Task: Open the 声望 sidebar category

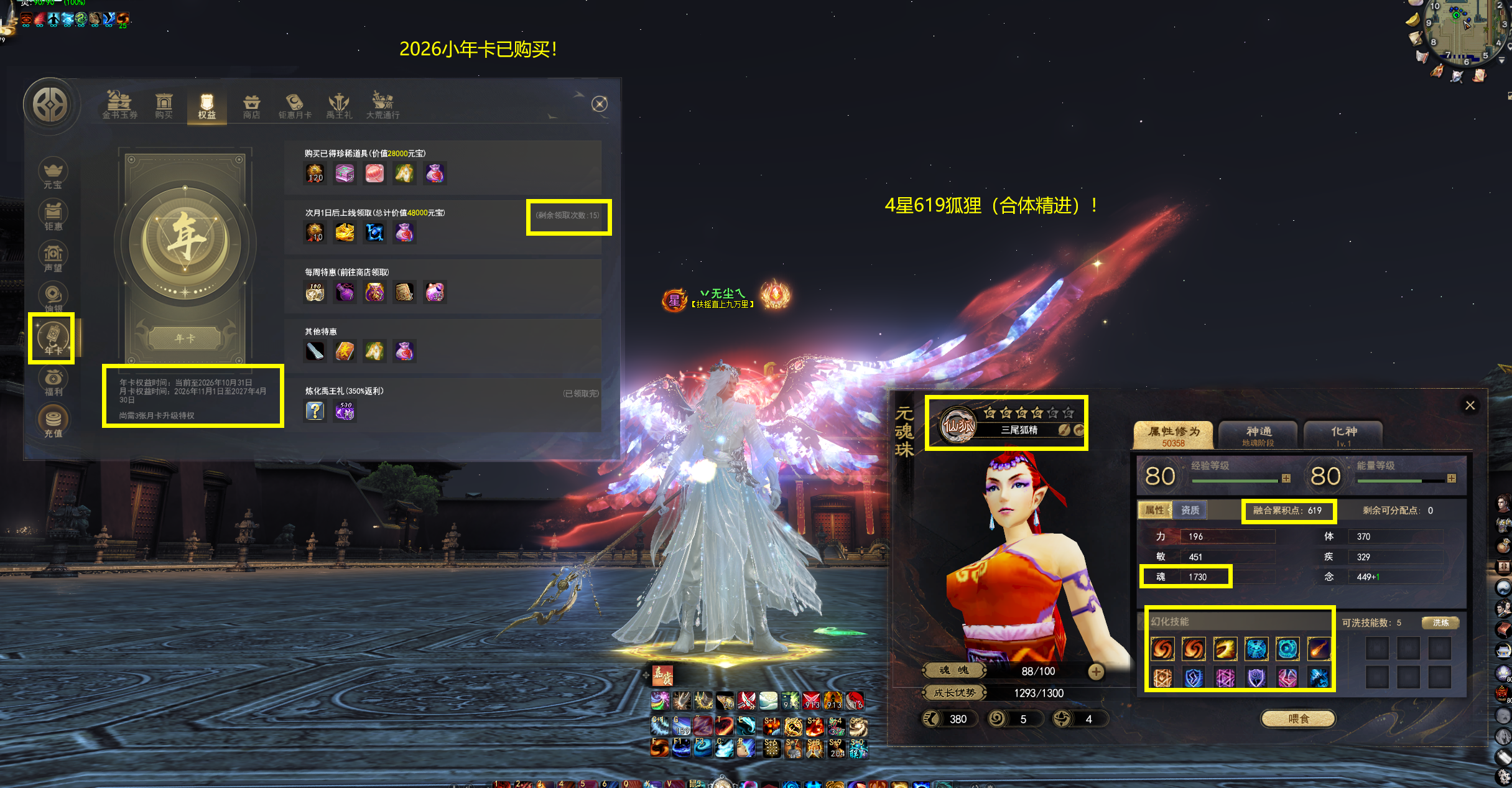Action: pyautogui.click(x=53, y=256)
